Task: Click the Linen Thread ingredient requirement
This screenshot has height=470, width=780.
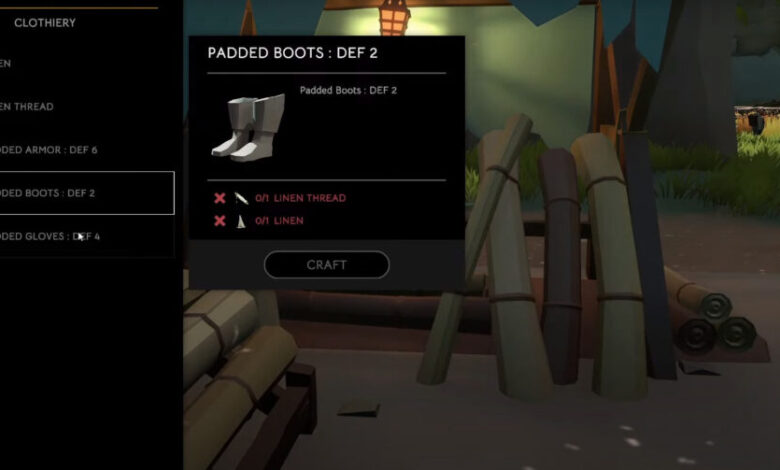Action: (300, 198)
